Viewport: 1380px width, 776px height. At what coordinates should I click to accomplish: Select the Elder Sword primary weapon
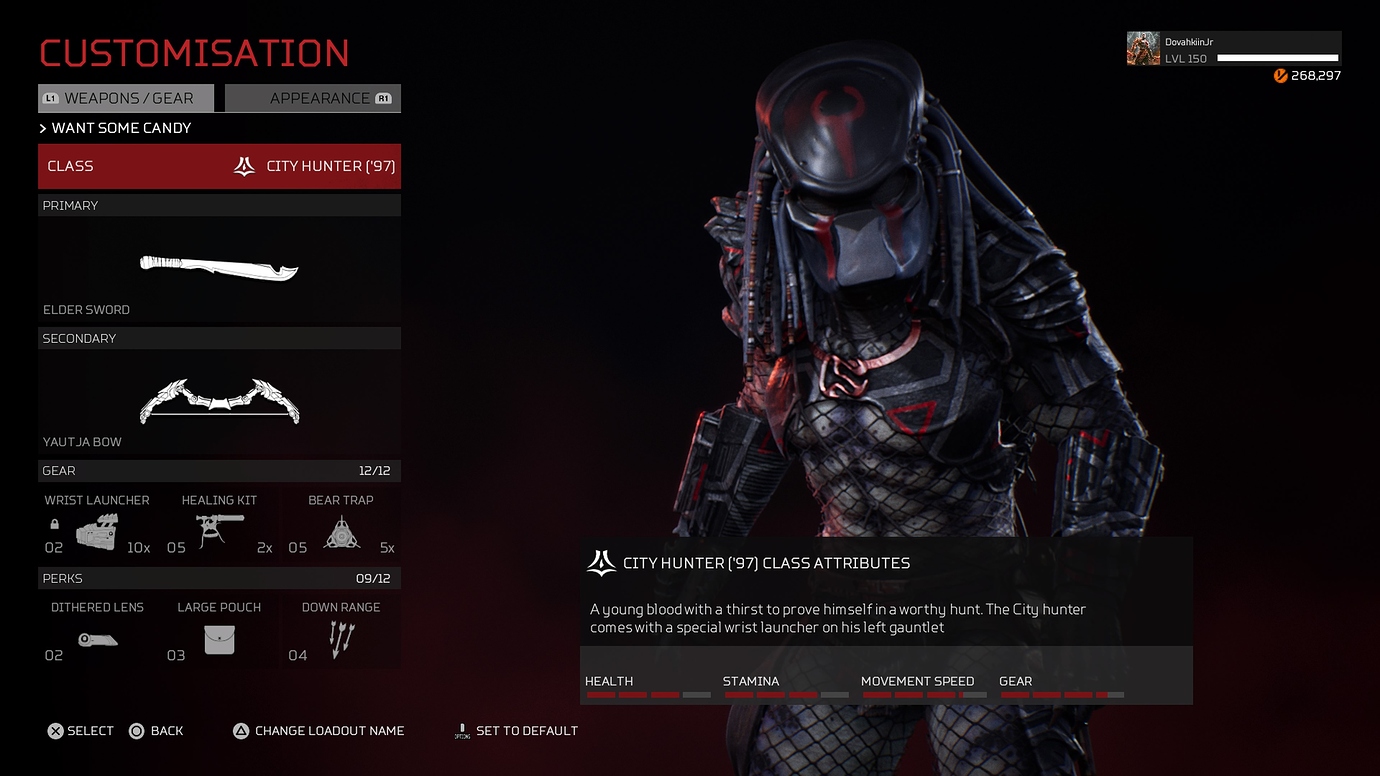coord(218,268)
